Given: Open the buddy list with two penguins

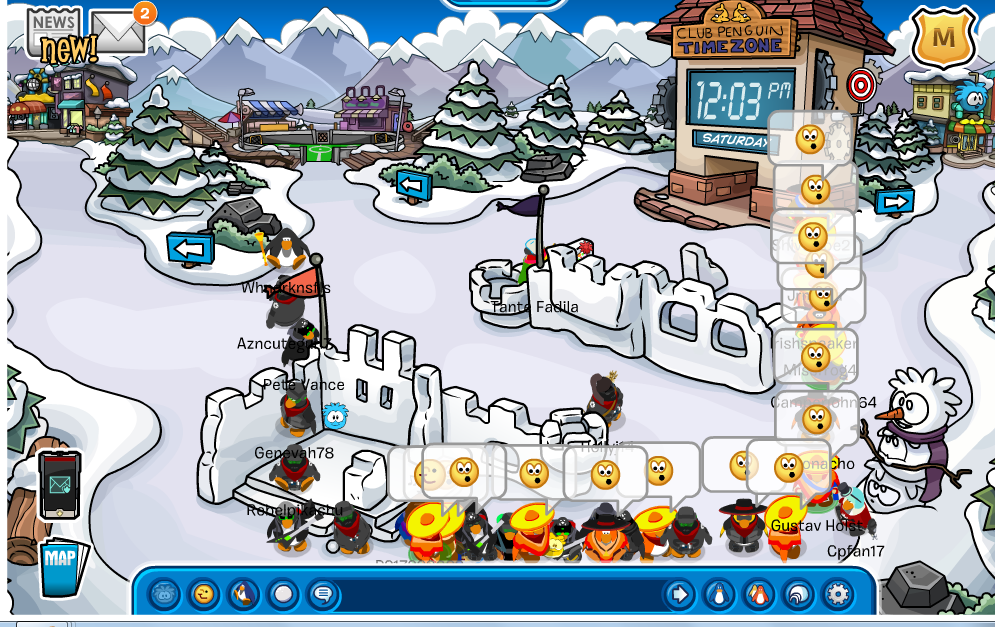Looking at the screenshot, I should pos(758,595).
